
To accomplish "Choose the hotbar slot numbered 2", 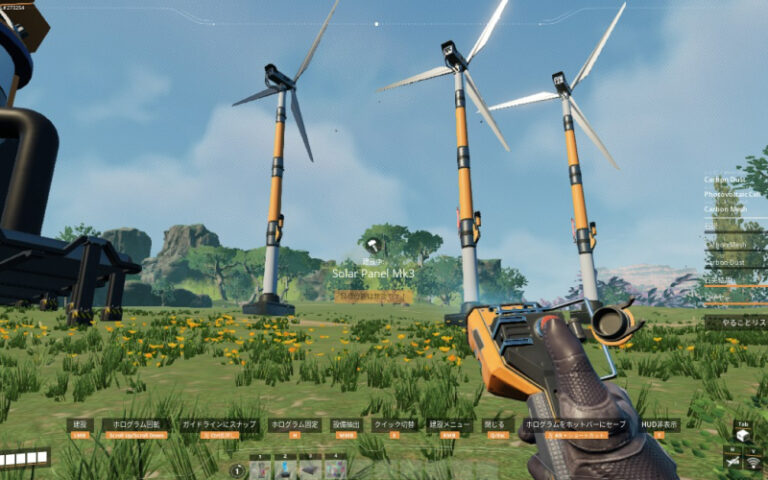I will click(x=285, y=469).
